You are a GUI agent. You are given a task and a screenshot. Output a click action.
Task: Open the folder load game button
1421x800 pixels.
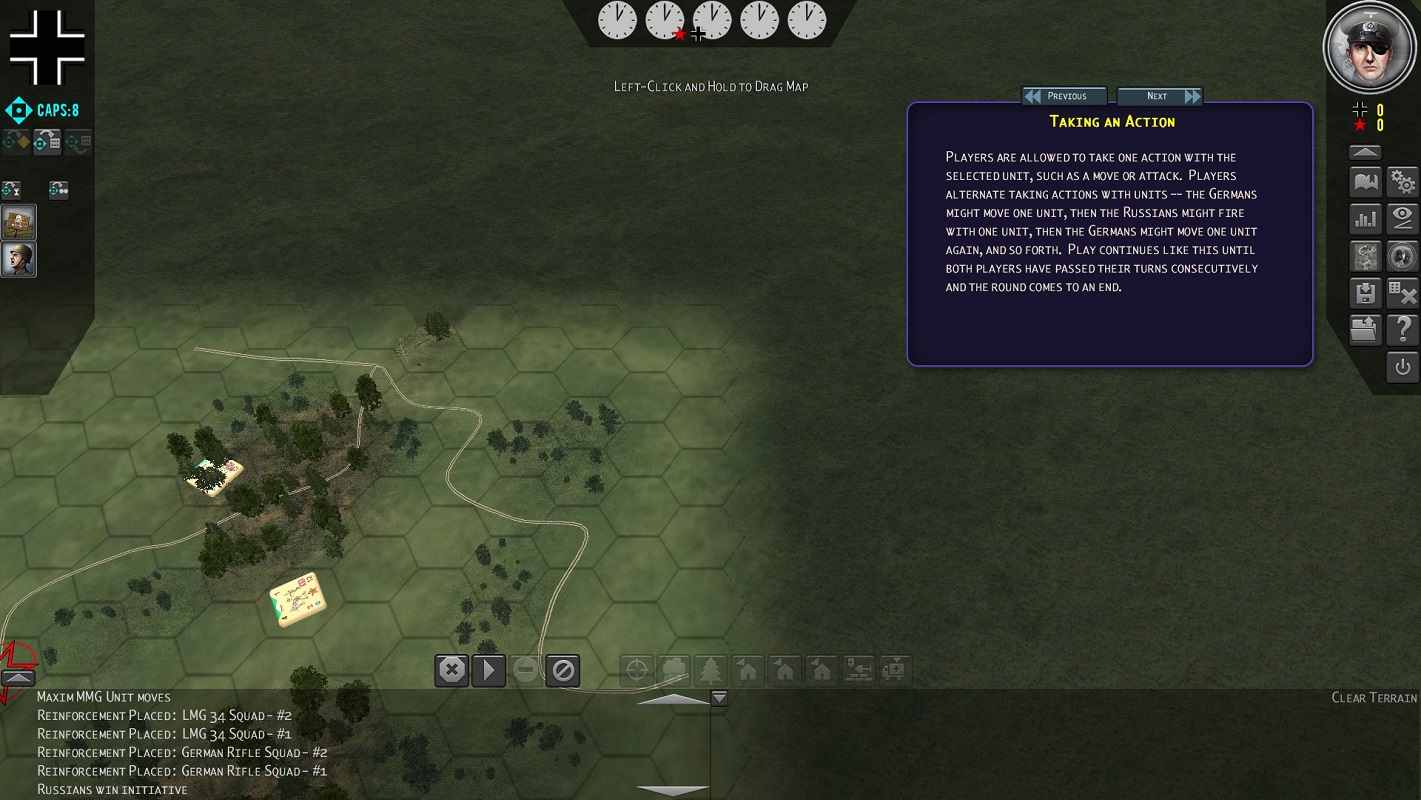(x=1365, y=329)
